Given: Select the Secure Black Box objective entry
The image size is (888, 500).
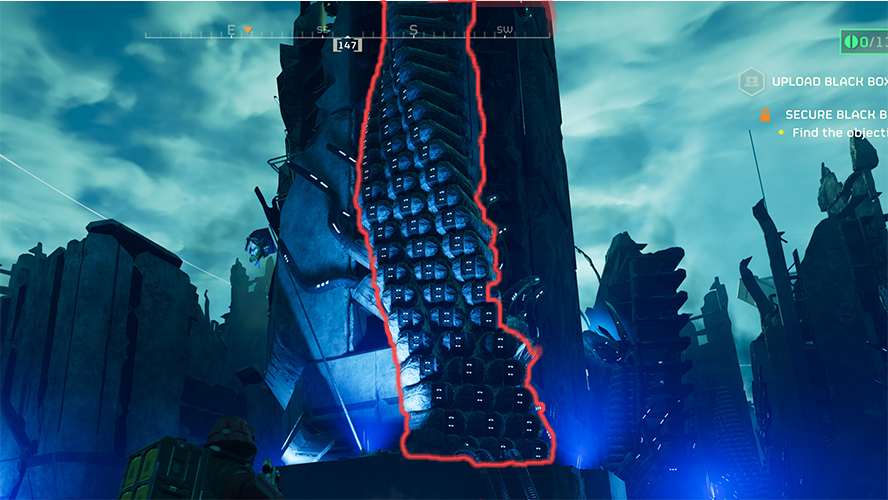Looking at the screenshot, I should 834,115.
